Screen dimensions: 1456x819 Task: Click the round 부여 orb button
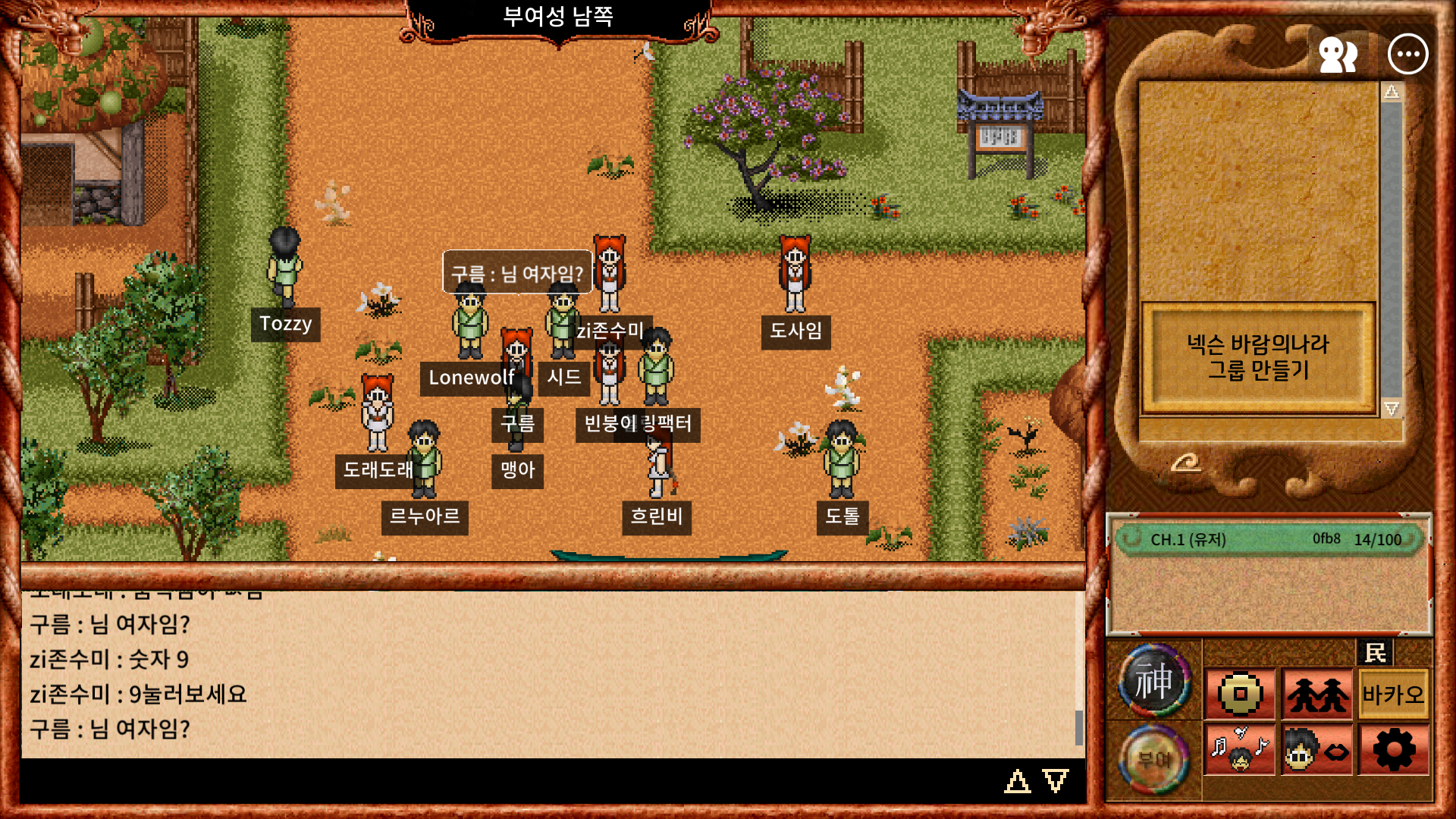(x=1153, y=758)
